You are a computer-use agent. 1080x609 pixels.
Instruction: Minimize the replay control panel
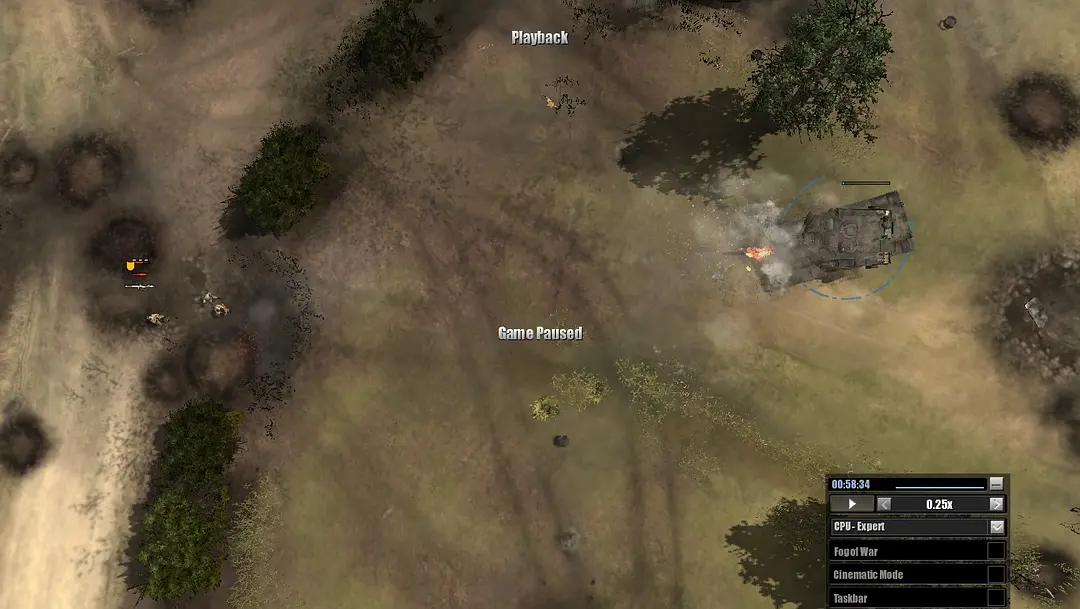(x=996, y=484)
